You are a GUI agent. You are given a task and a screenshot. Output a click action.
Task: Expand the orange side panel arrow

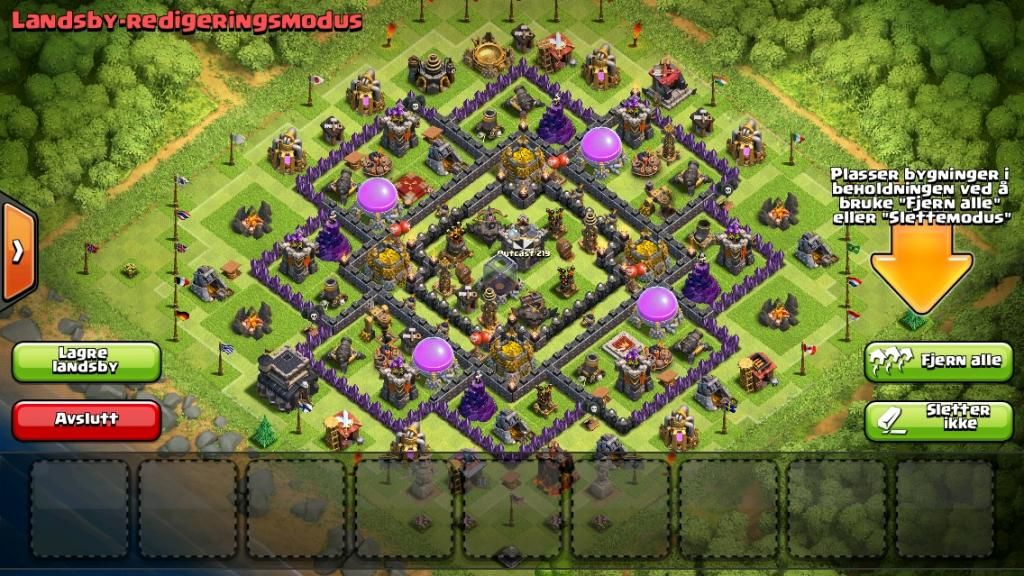18,252
